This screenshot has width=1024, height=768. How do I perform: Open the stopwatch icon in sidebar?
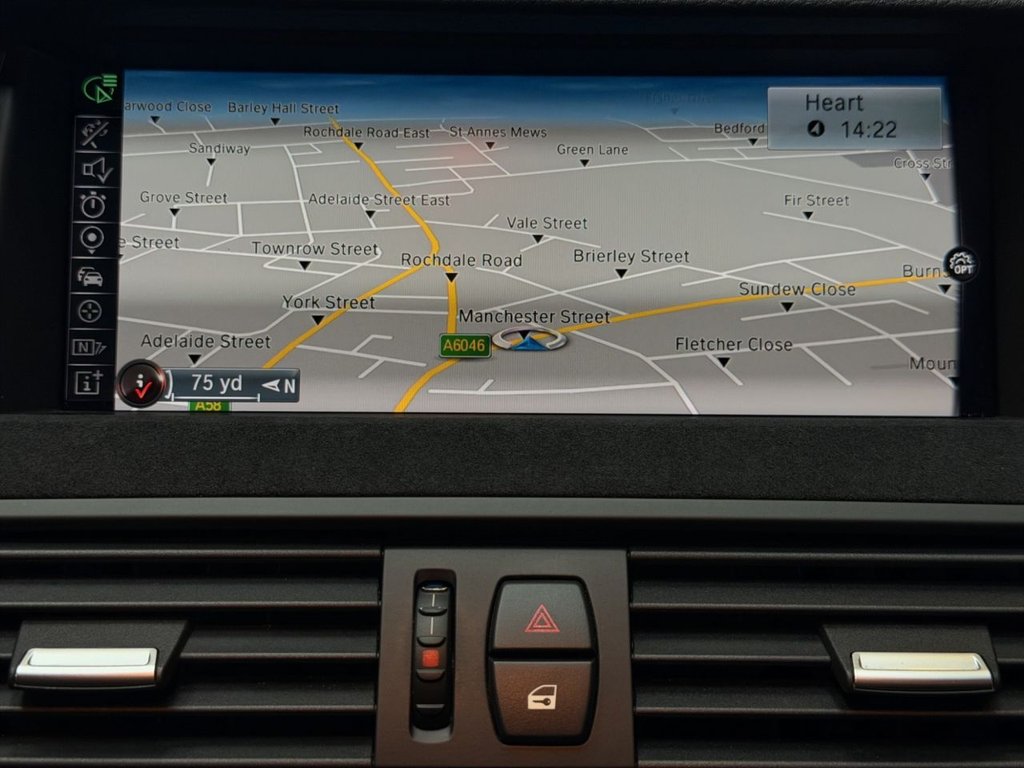93,205
